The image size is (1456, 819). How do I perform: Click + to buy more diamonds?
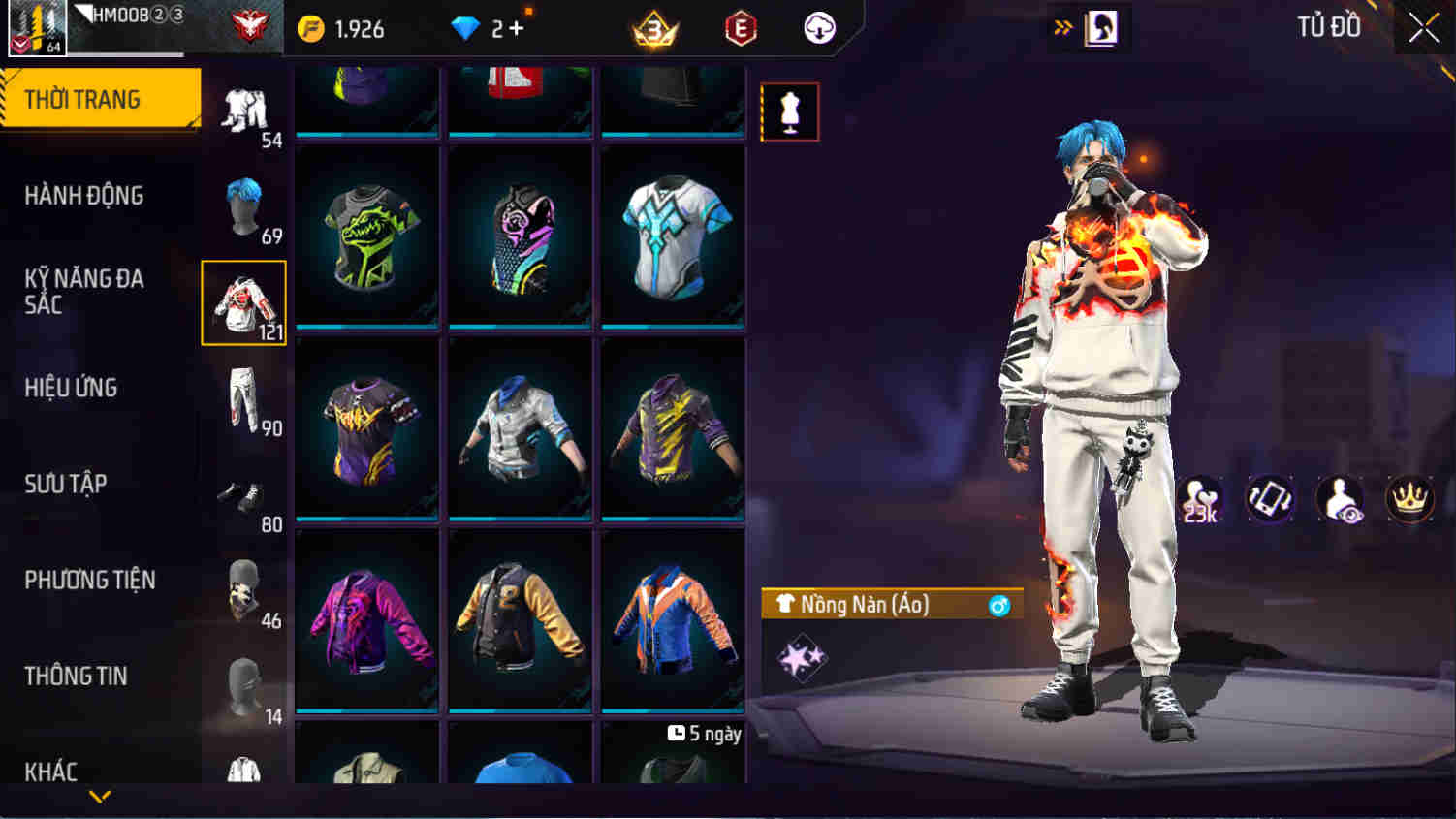point(517,28)
